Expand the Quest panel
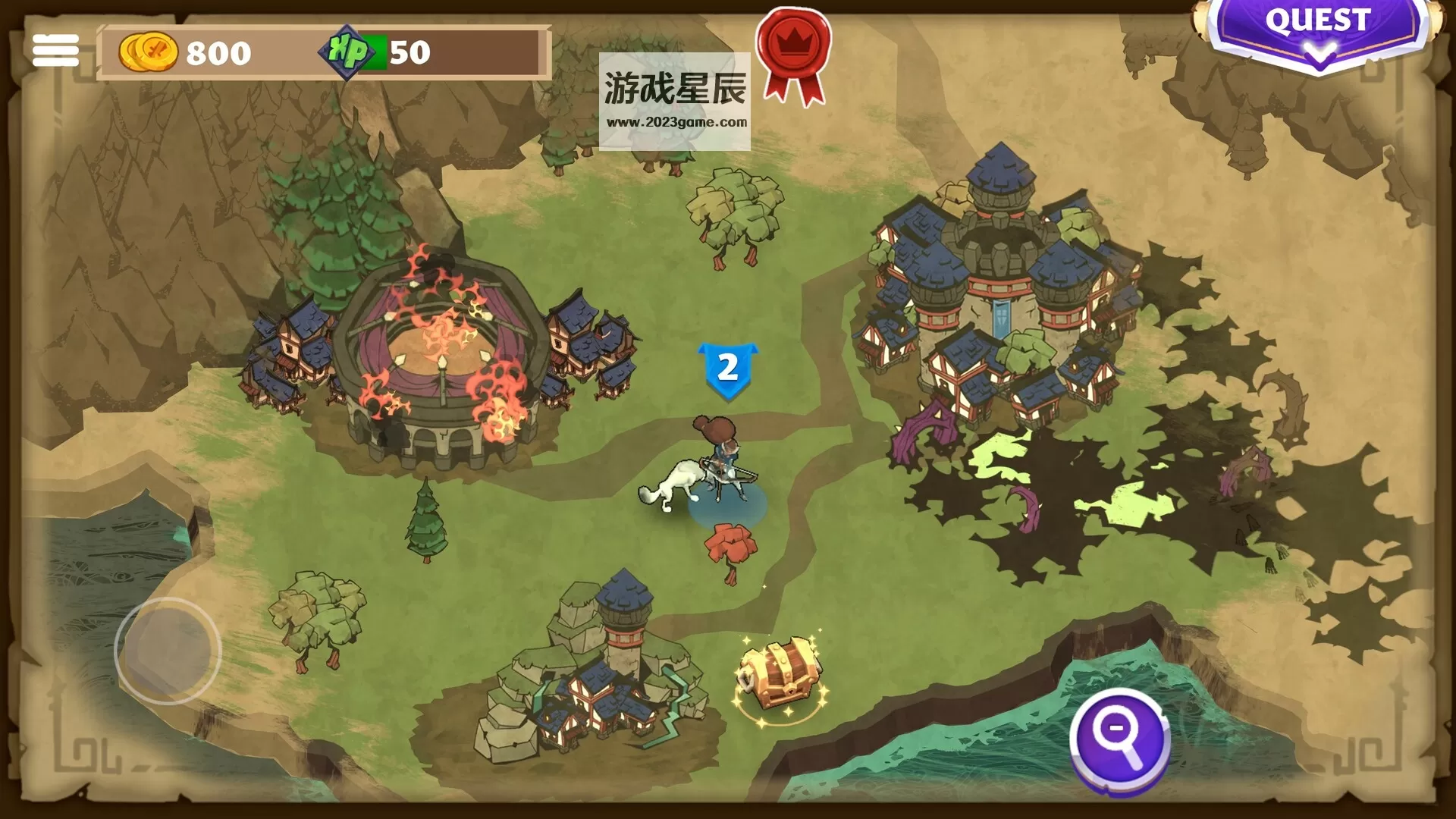 click(1317, 32)
